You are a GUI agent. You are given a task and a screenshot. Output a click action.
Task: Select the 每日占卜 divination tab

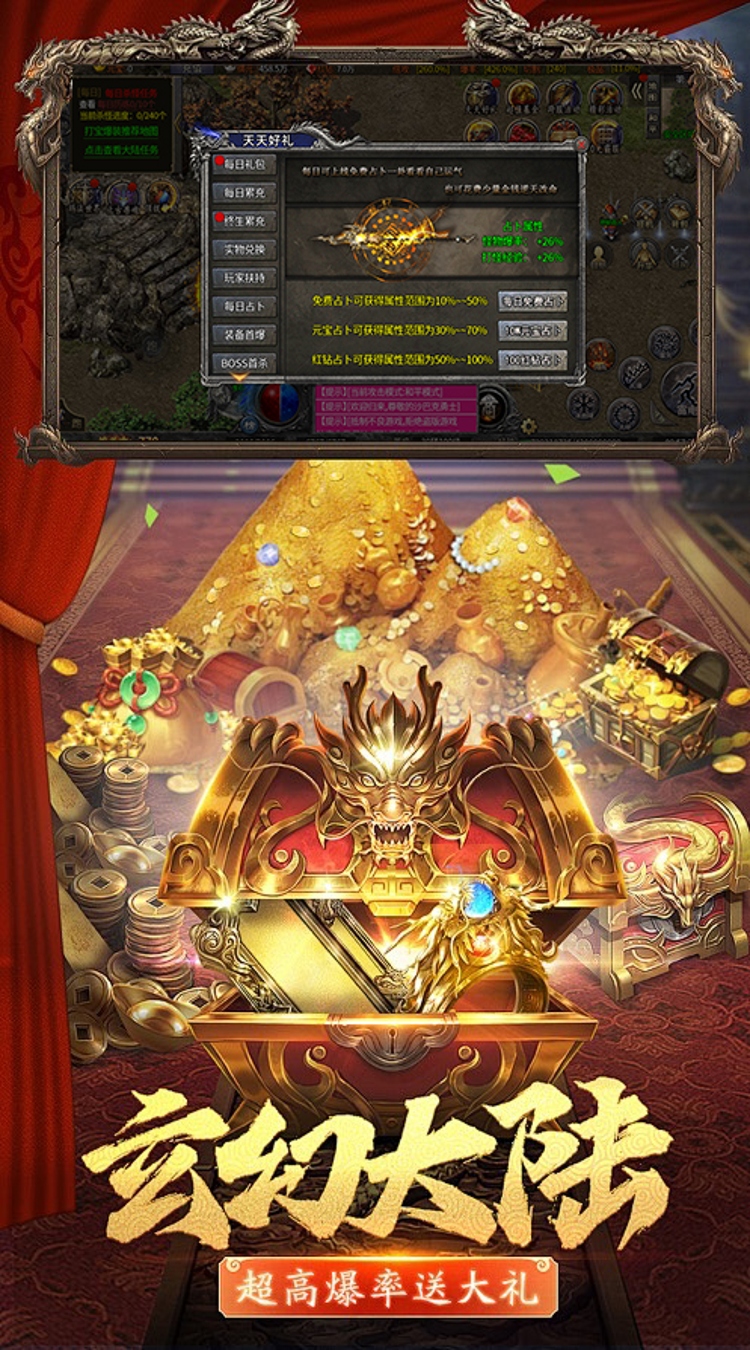point(244,307)
